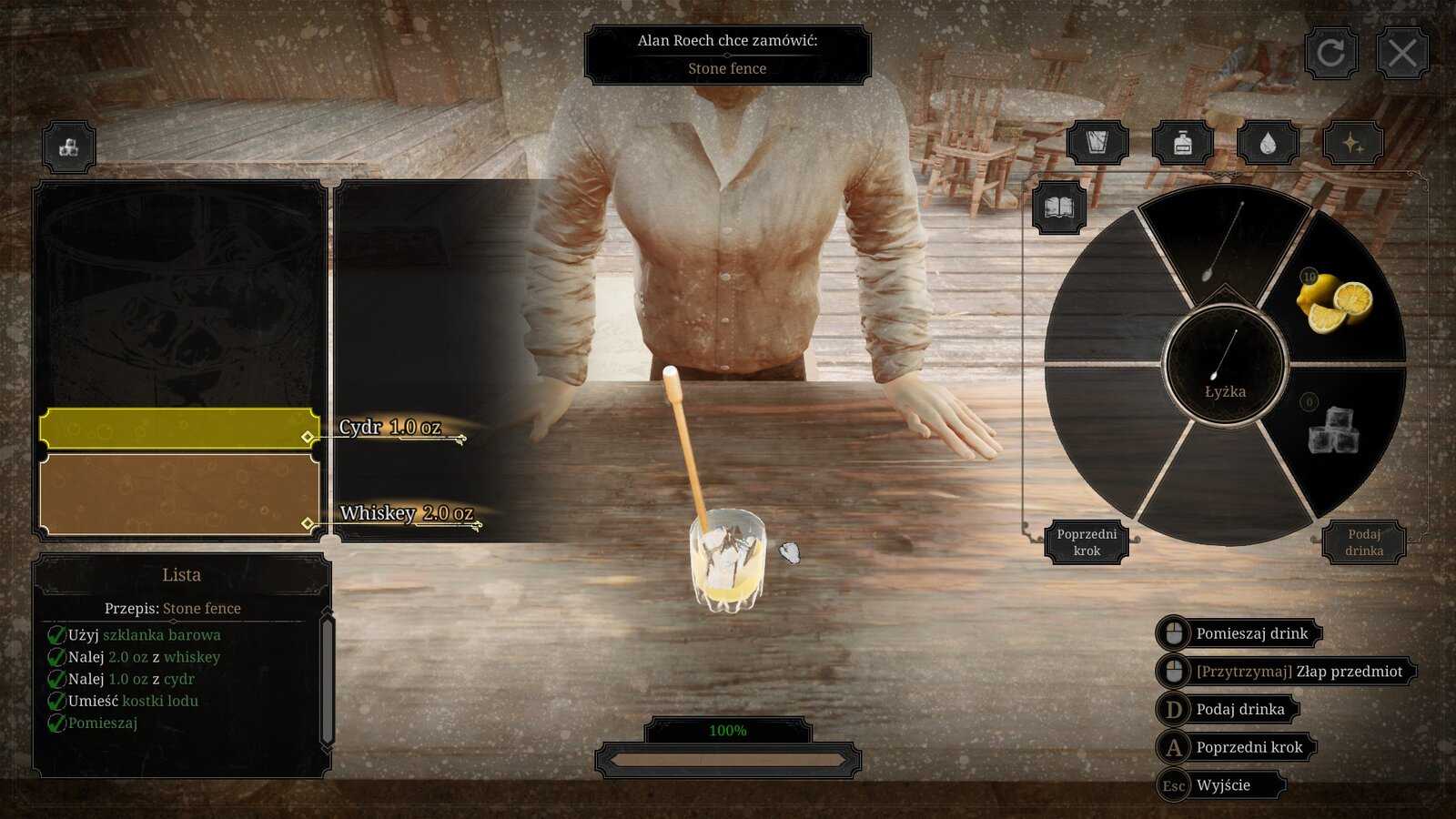Click the ice cube icon above the glass panel

(x=68, y=147)
